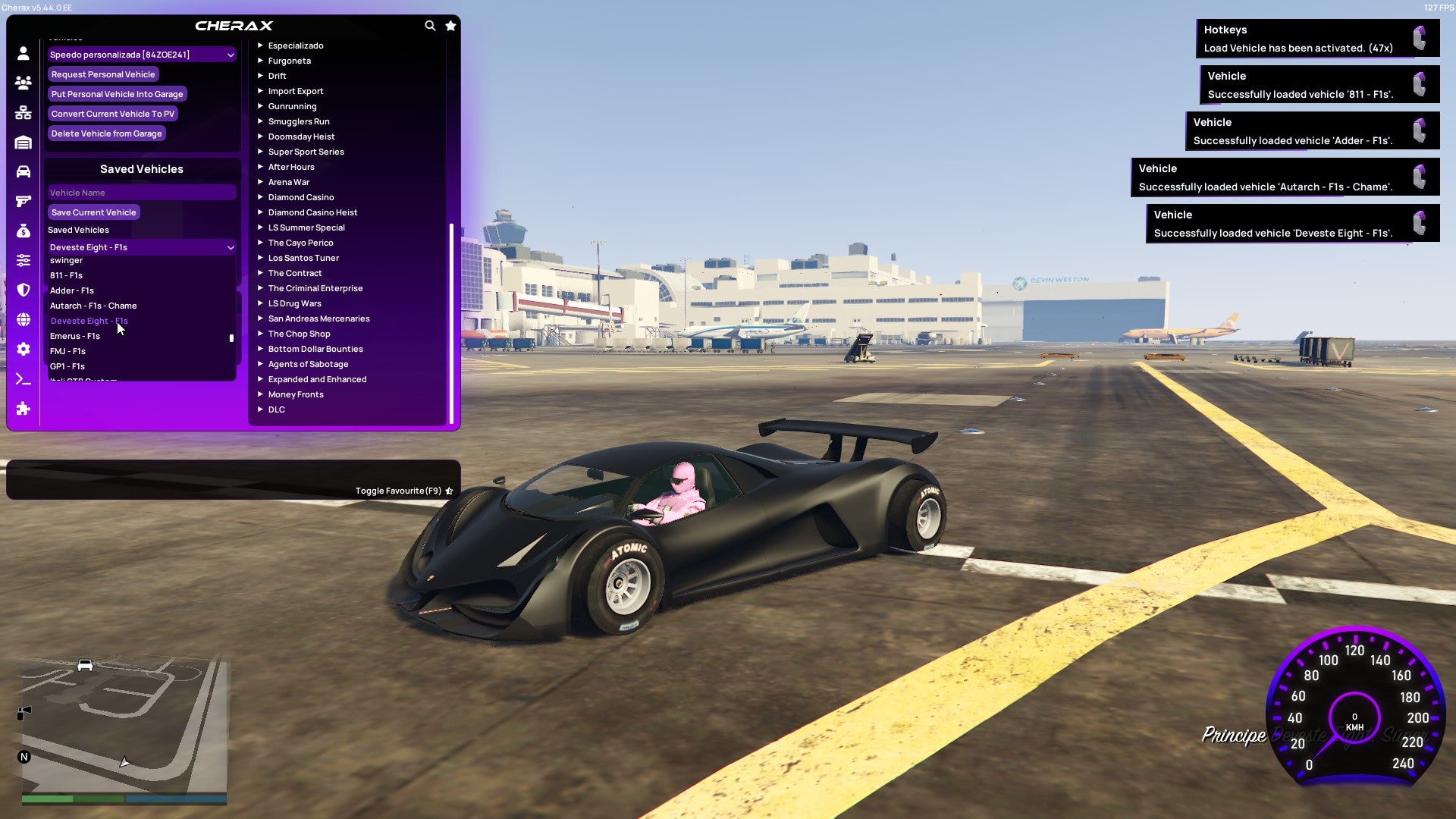
Task: Open the Lua scripts terminal icon
Action: click(23, 378)
